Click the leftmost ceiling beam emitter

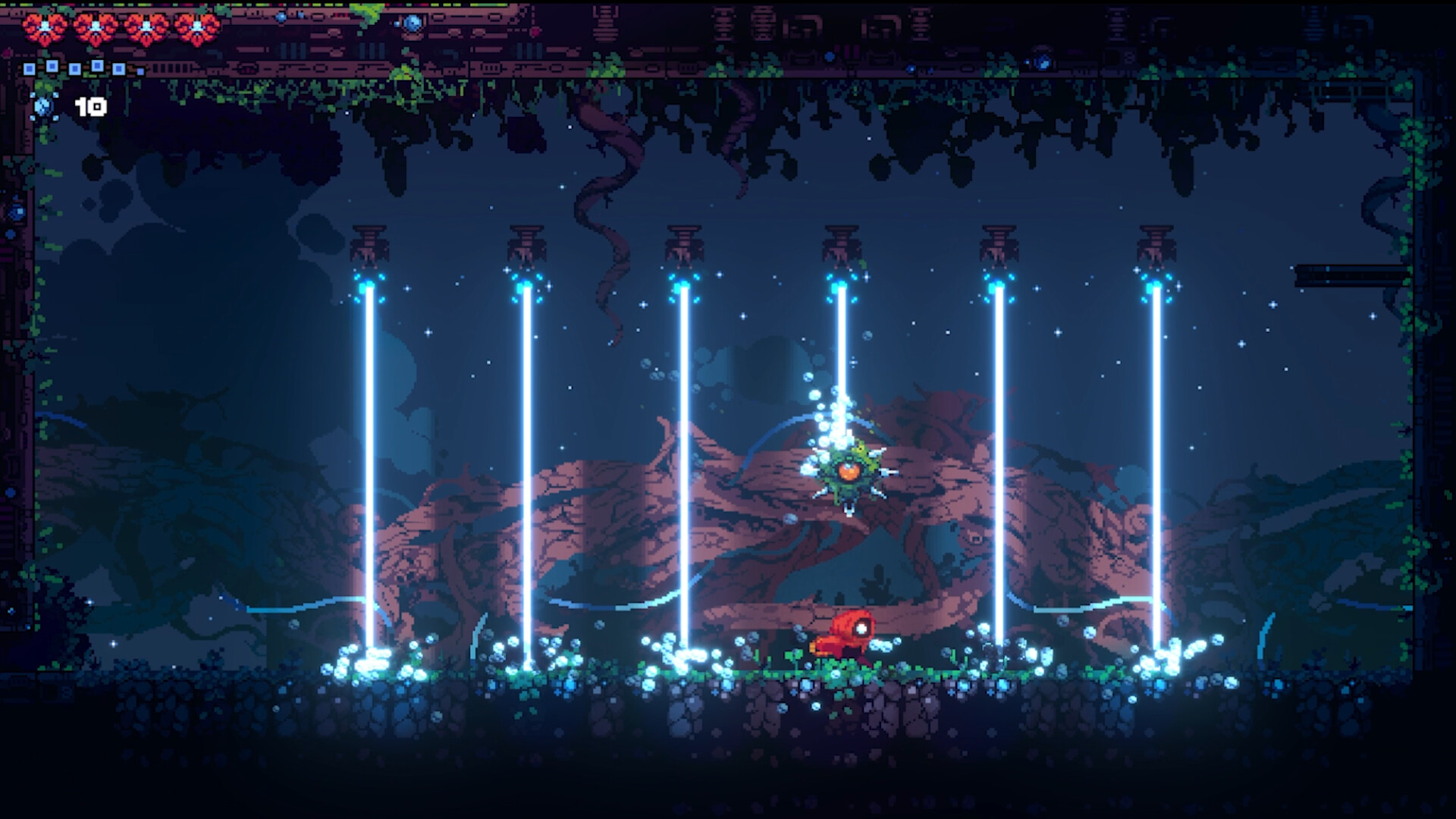pyautogui.click(x=369, y=243)
